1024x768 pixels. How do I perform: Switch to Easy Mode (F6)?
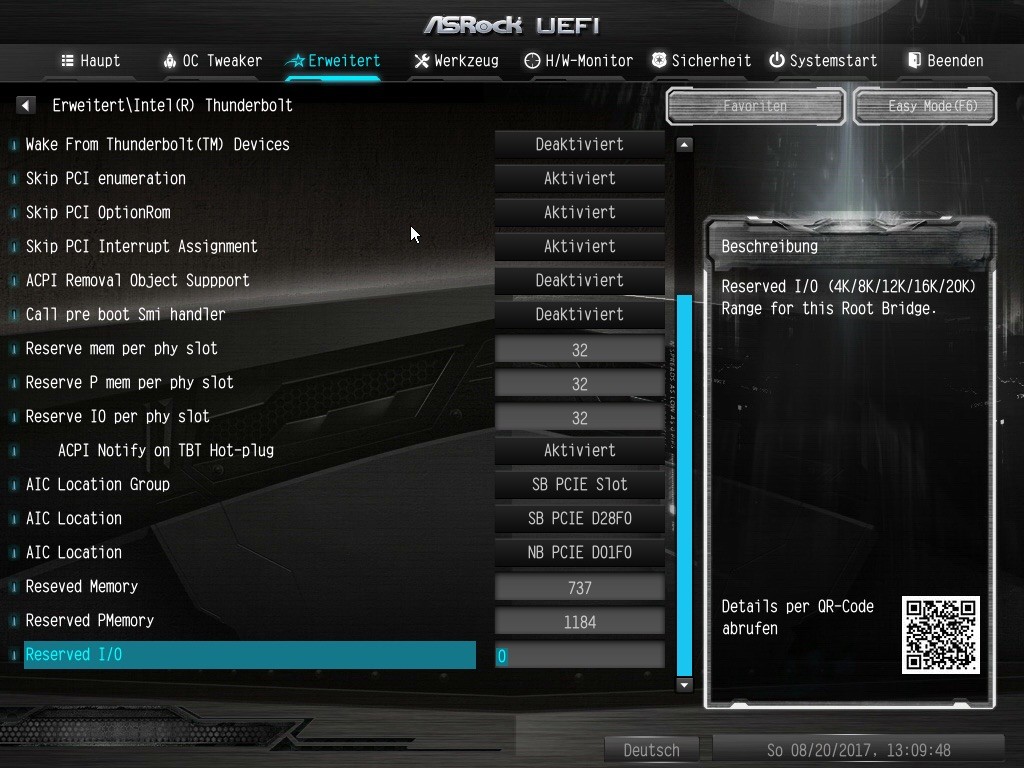(x=925, y=106)
